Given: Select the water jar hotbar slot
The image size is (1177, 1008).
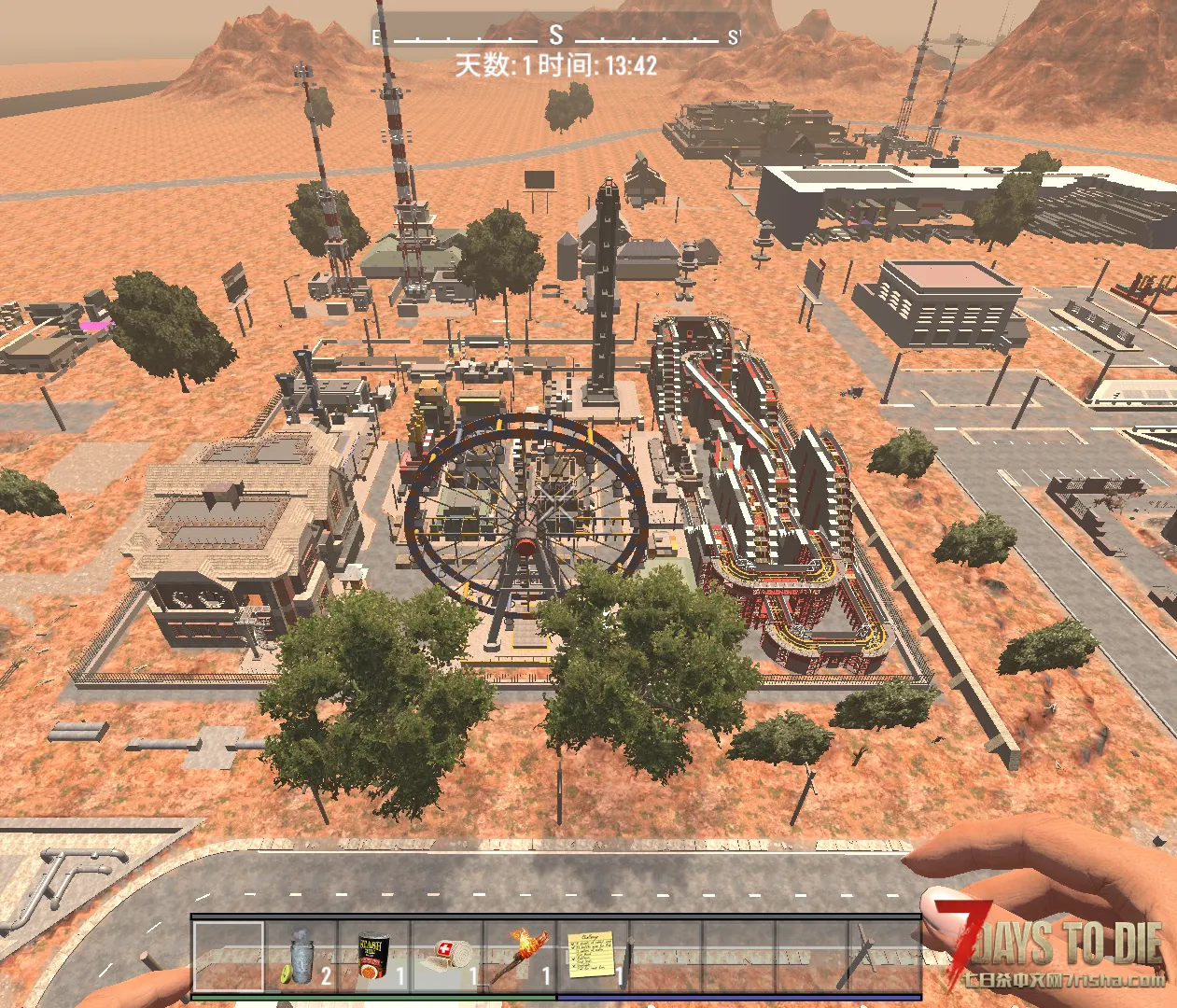Looking at the screenshot, I should click(x=301, y=956).
